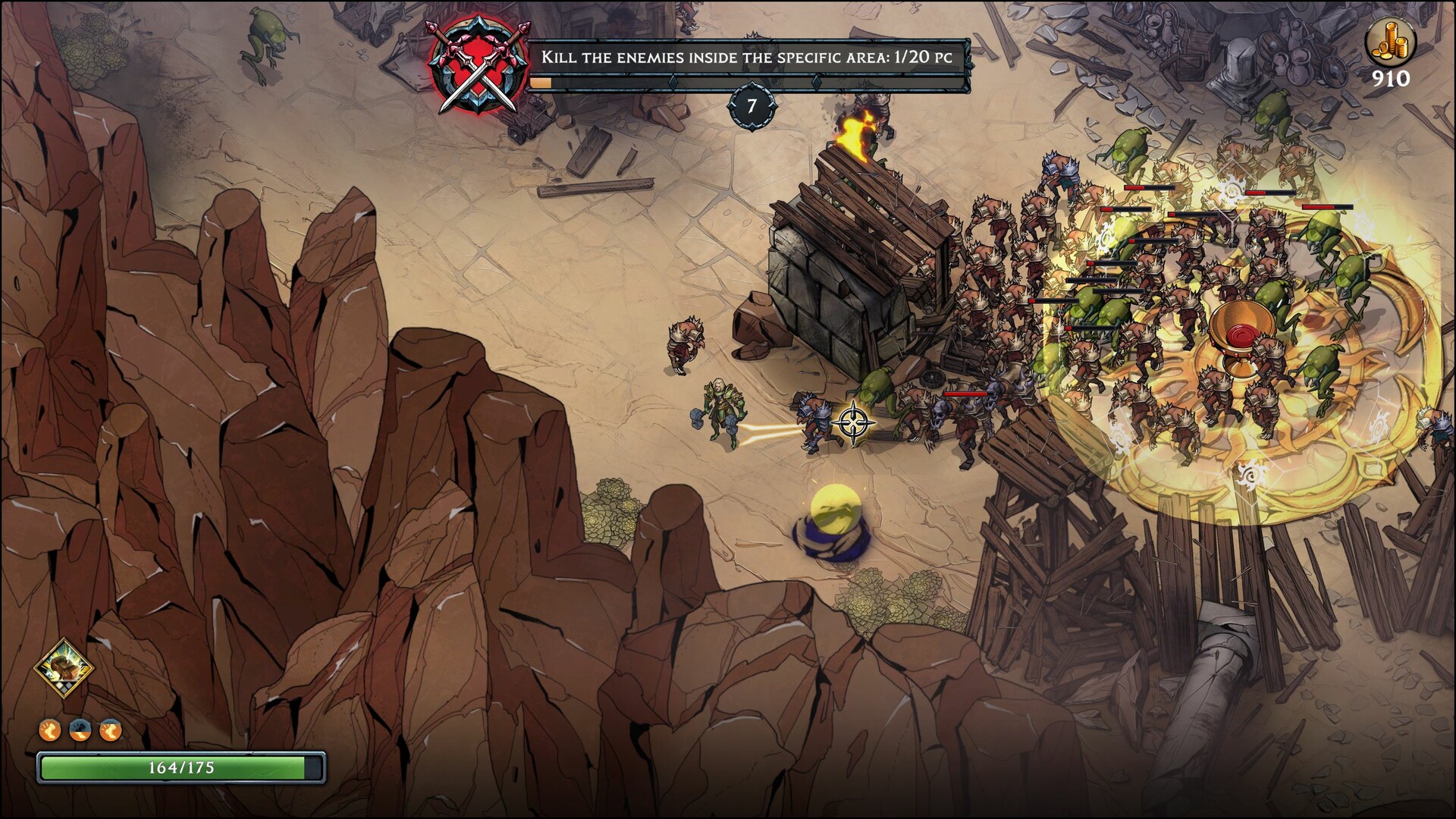The height and width of the screenshot is (819, 1456).
Task: Click the half-recharged dash boot icon
Action: [80, 730]
